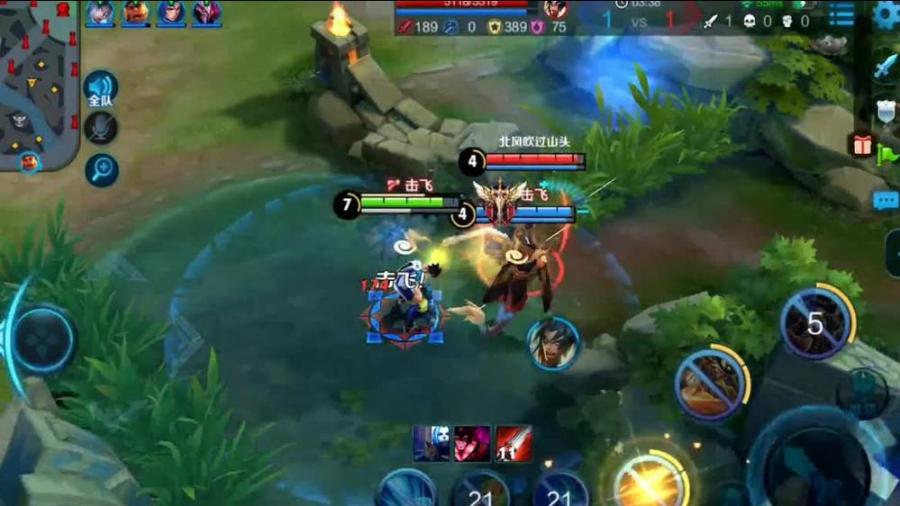The height and width of the screenshot is (506, 900).
Task: Move using the virtual joystick
Action: [x=42, y=339]
